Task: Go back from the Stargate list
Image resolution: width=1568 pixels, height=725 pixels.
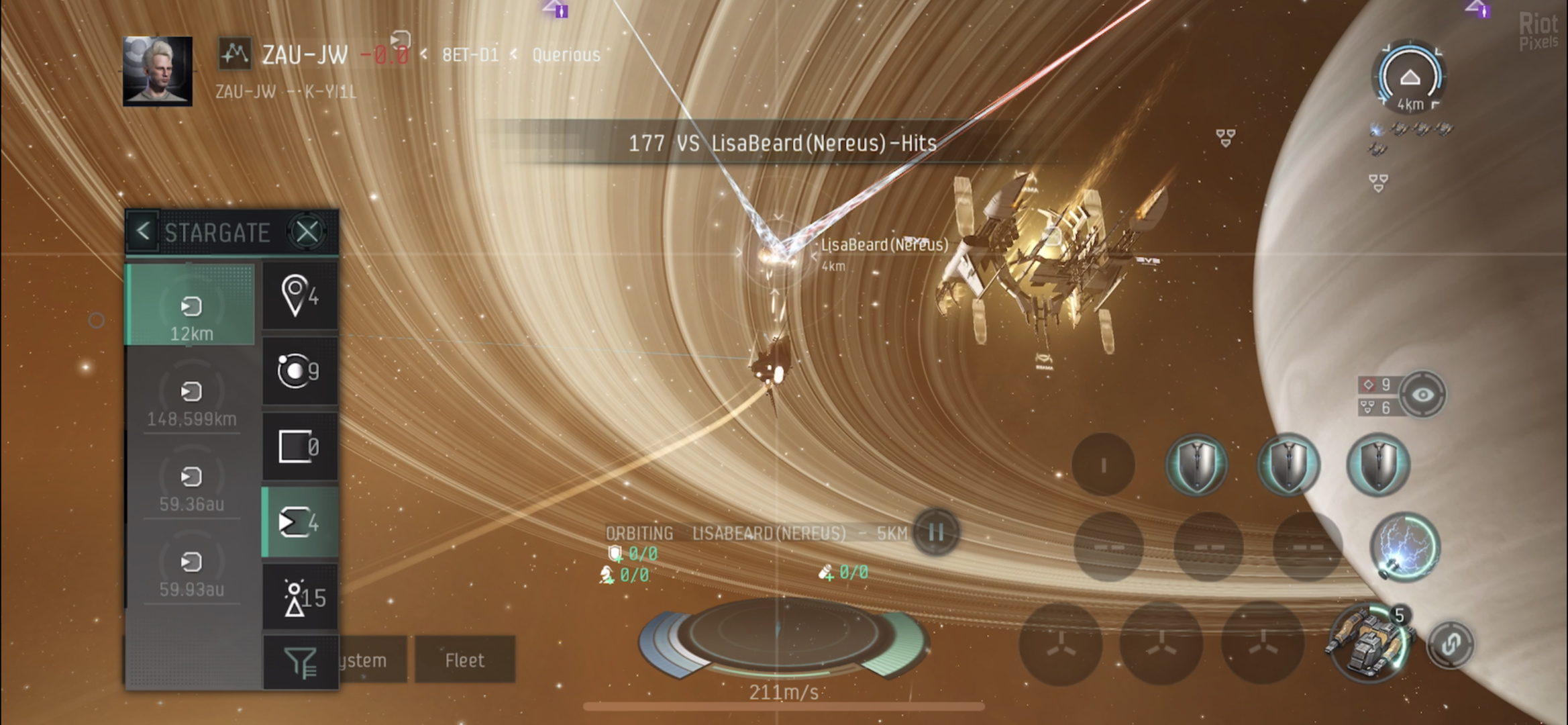Action: click(142, 232)
